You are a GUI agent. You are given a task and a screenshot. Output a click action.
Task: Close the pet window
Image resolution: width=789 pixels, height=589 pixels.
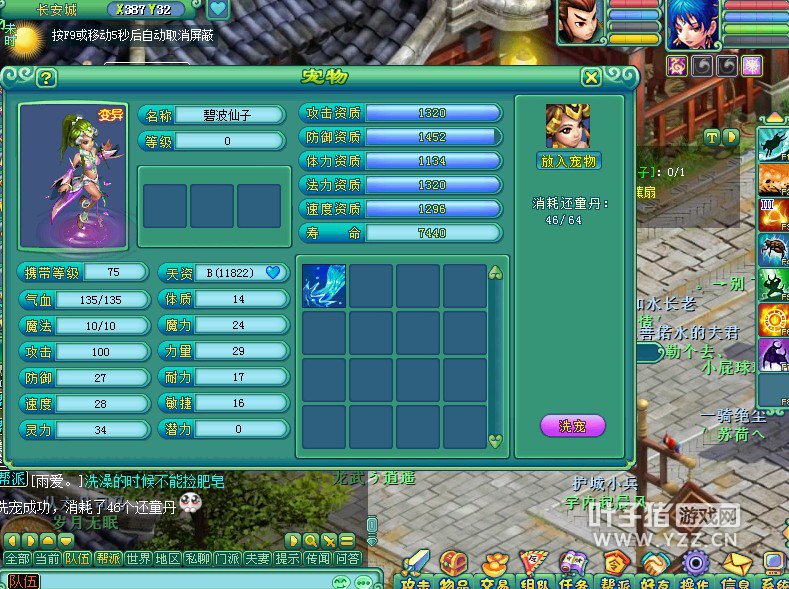[592, 77]
